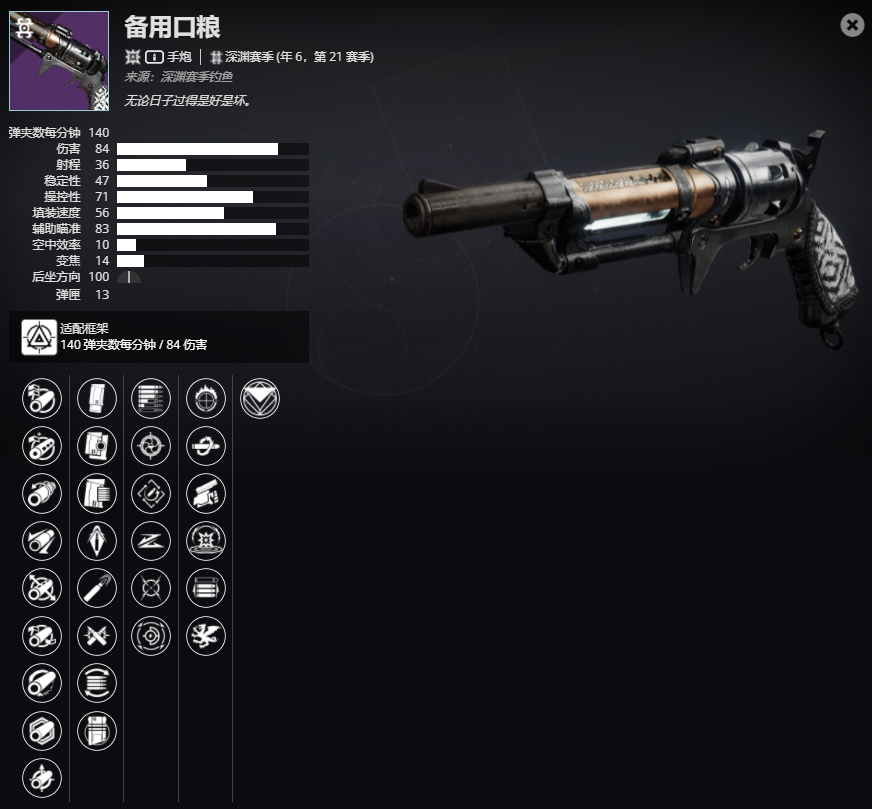This screenshot has height=809, width=872.
Task: Close the weapon details panel
Action: (x=852, y=25)
